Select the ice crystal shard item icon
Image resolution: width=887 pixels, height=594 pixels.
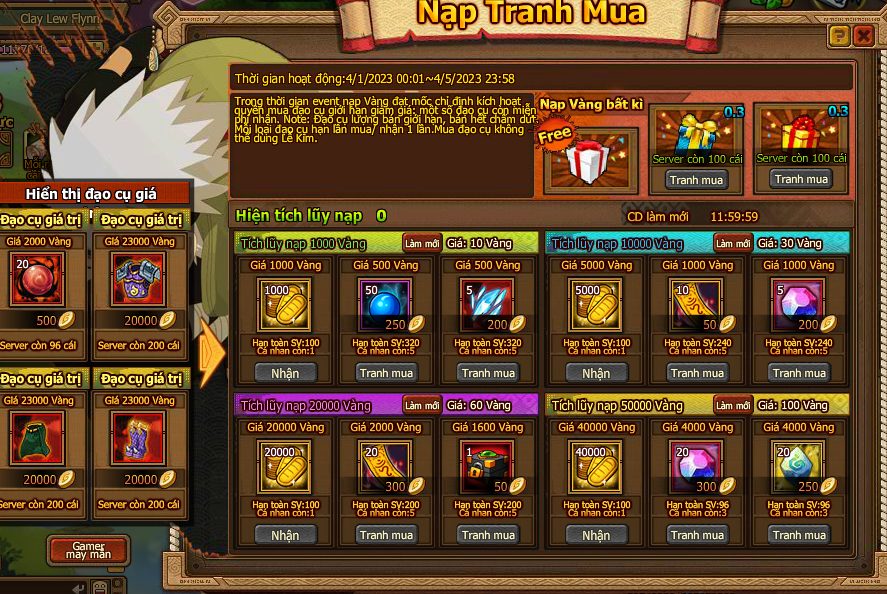pyautogui.click(x=488, y=303)
